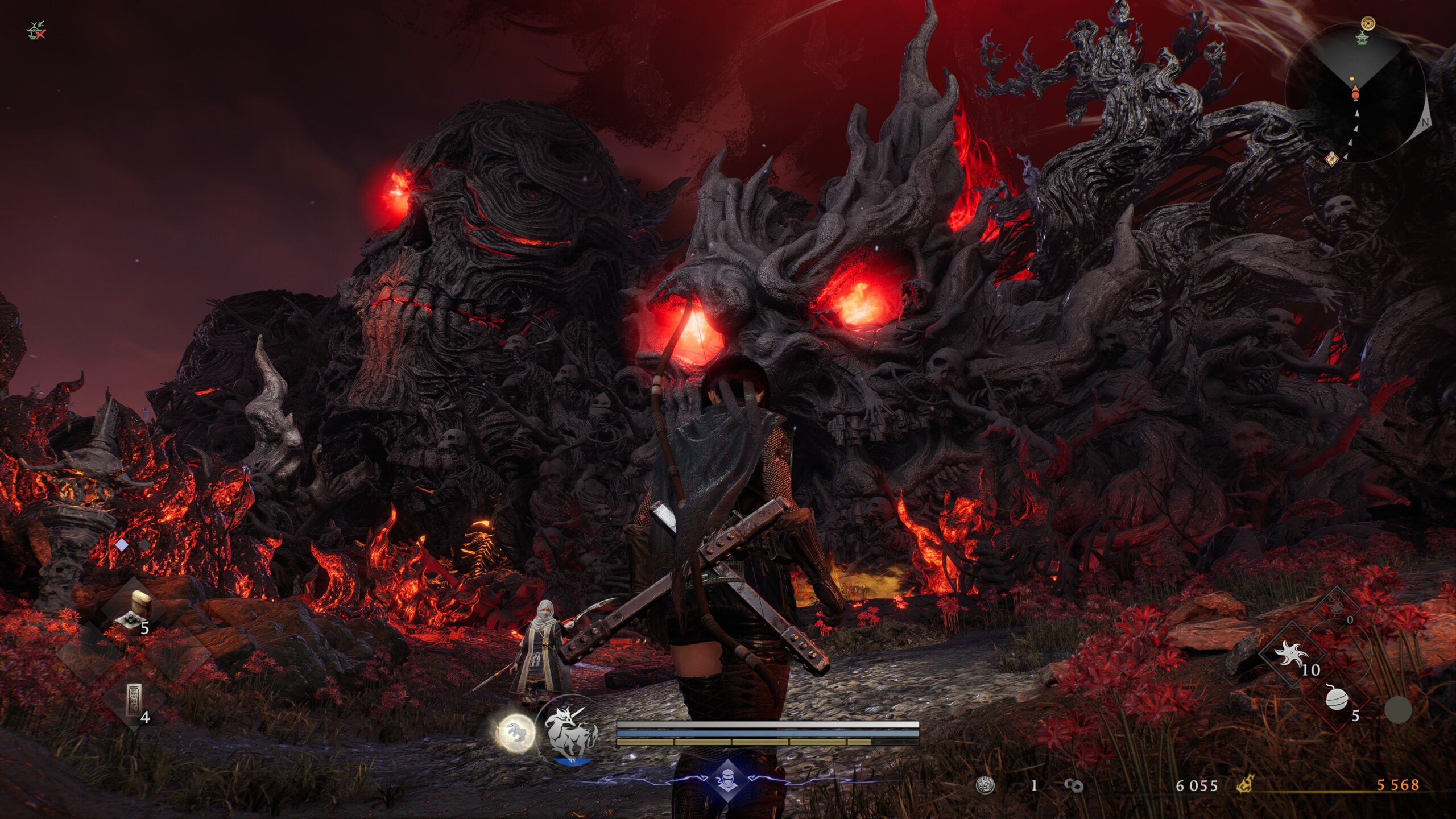This screenshot has width=1456, height=819.
Task: Select the round crest coin icon
Action: (x=985, y=785)
